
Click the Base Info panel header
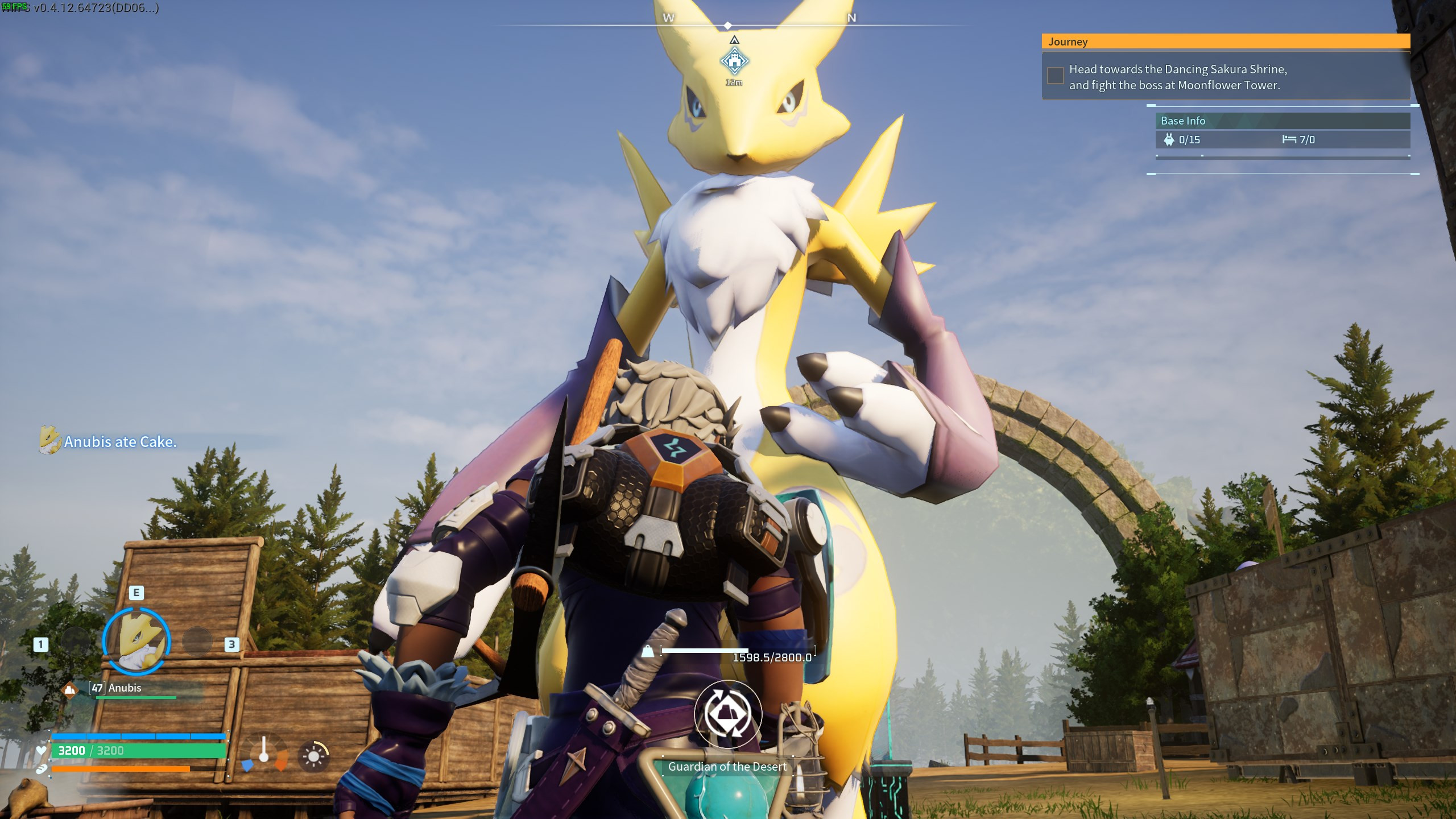click(x=1182, y=121)
